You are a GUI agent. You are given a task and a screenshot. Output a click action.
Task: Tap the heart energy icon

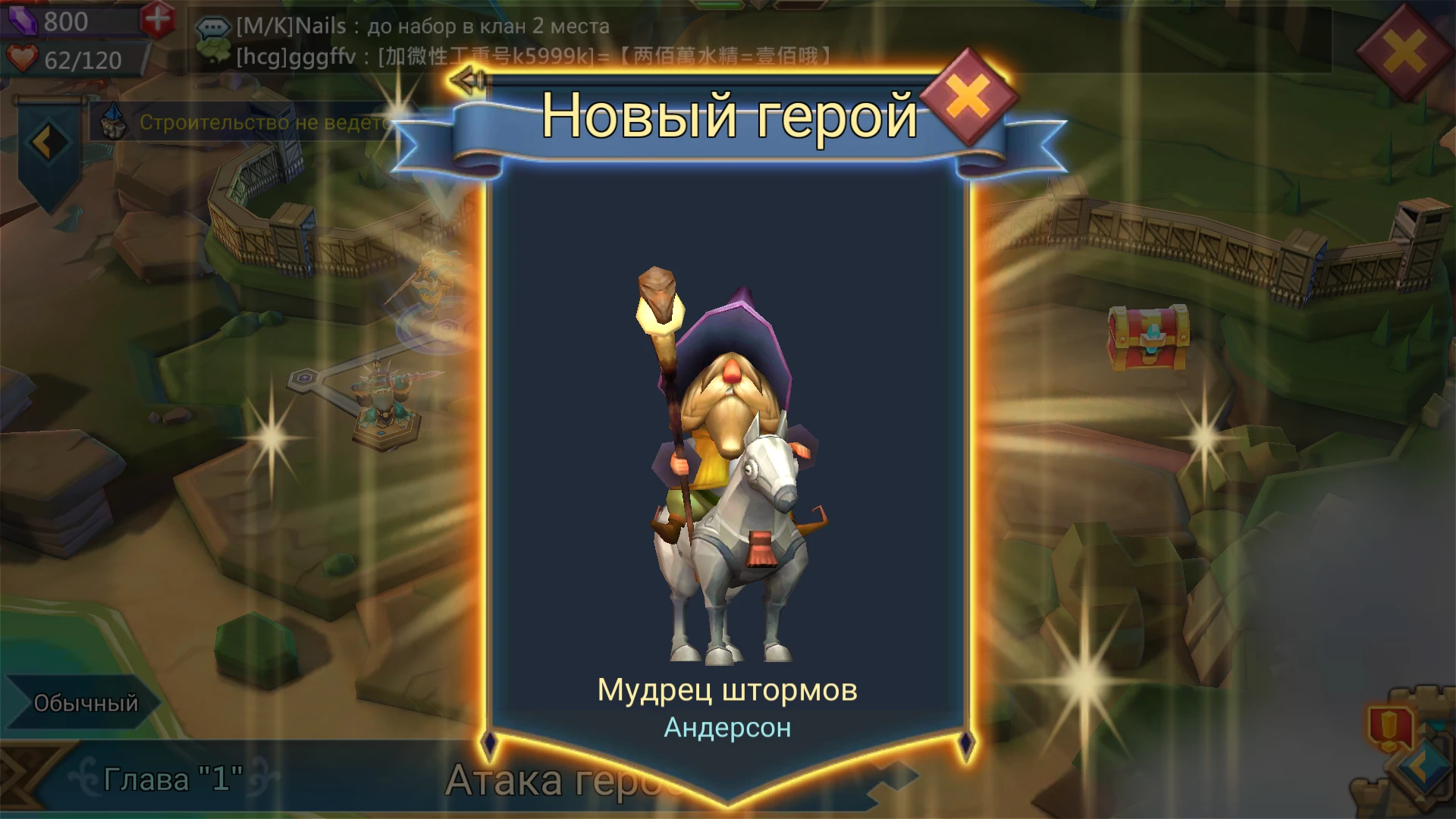(23, 59)
